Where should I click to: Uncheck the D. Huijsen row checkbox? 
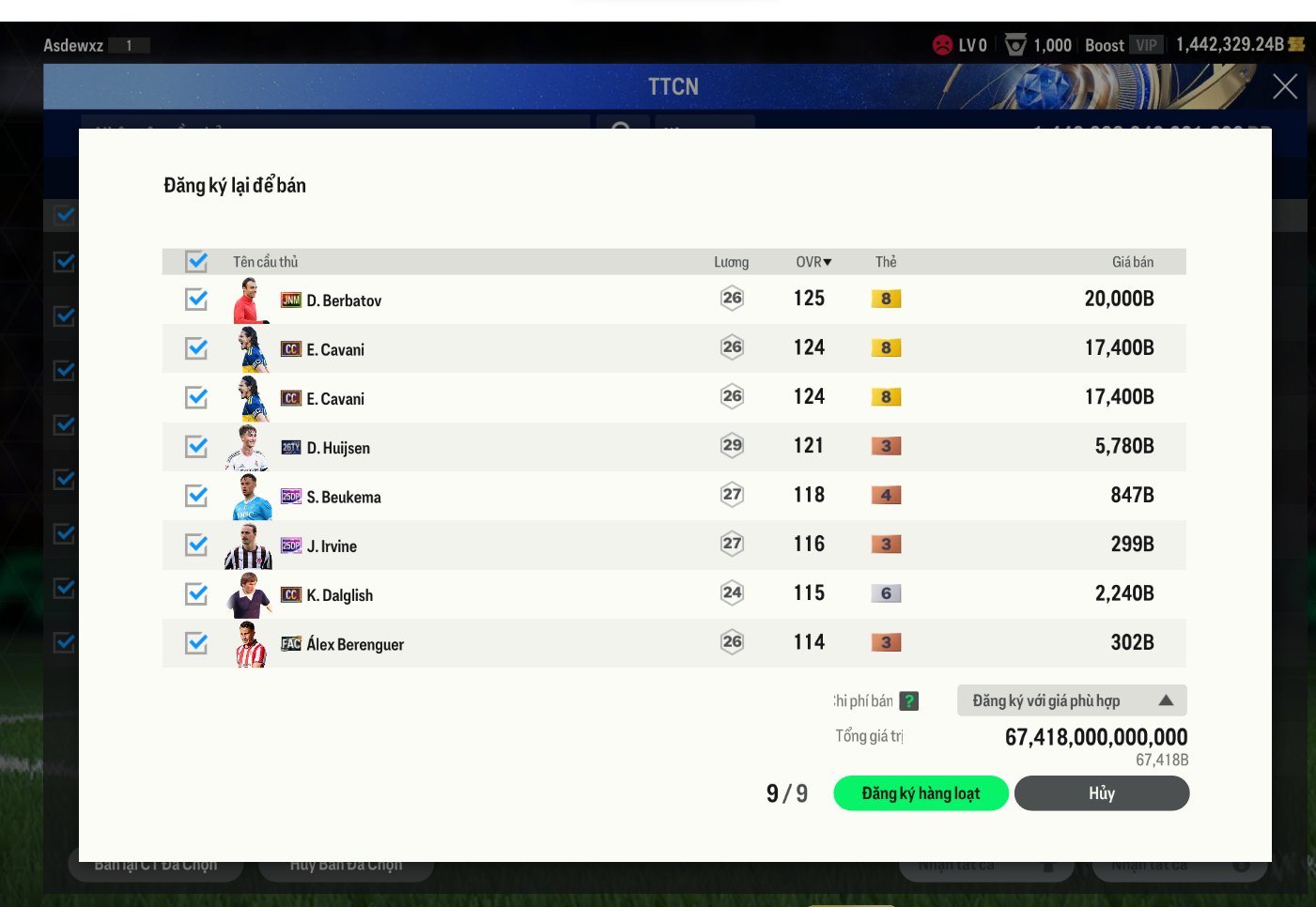pos(196,446)
